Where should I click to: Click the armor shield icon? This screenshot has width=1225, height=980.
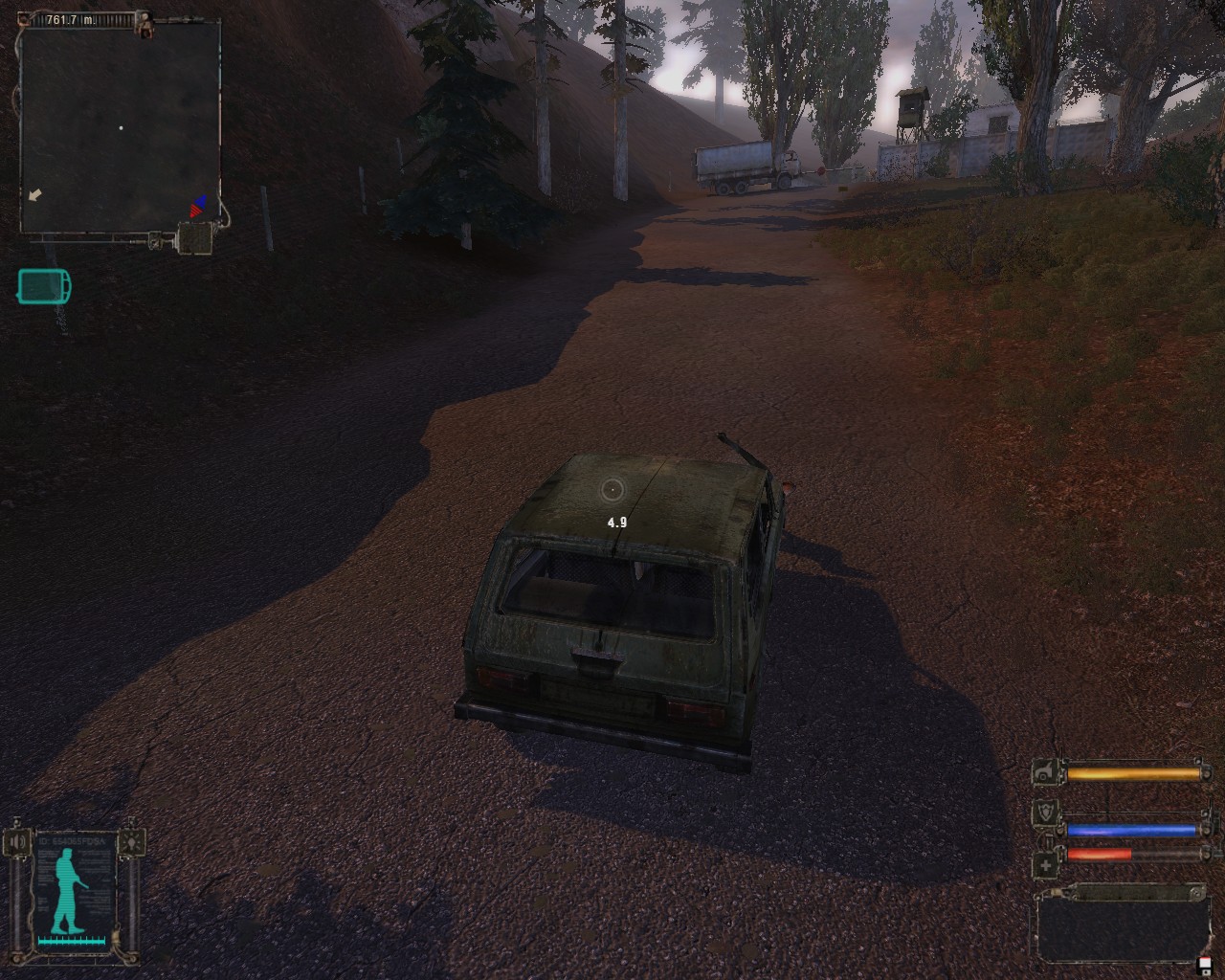point(1047,814)
